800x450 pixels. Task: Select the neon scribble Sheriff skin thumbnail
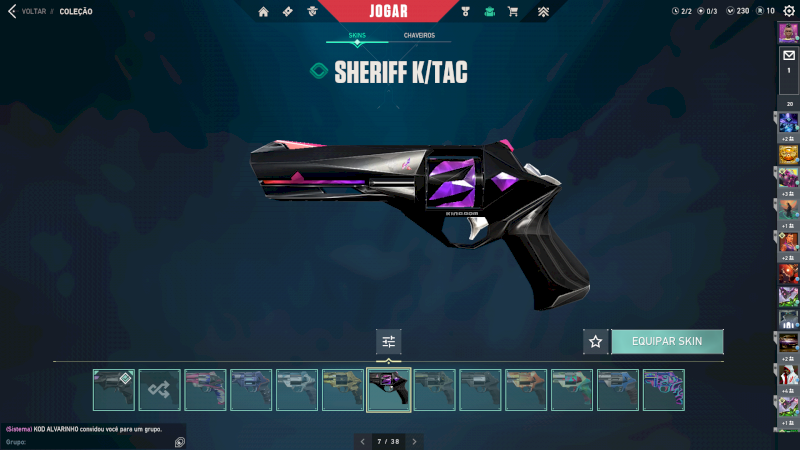(x=663, y=390)
